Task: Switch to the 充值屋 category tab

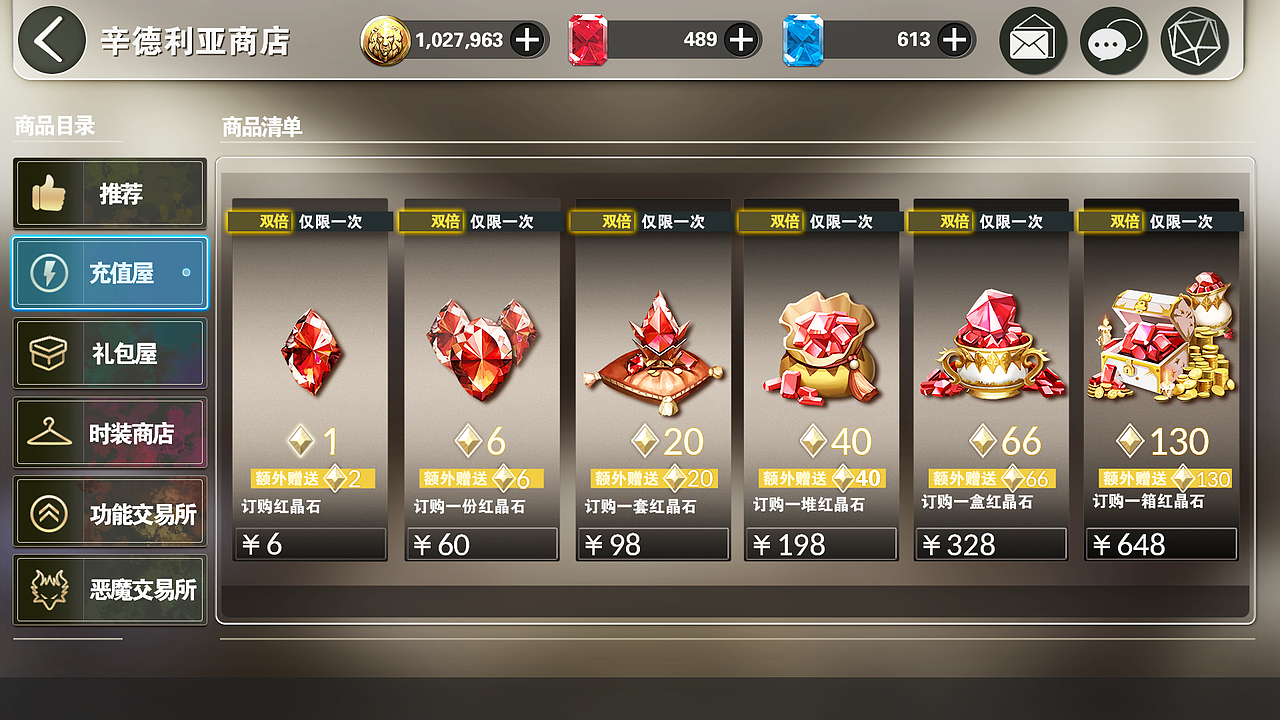Action: [110, 272]
